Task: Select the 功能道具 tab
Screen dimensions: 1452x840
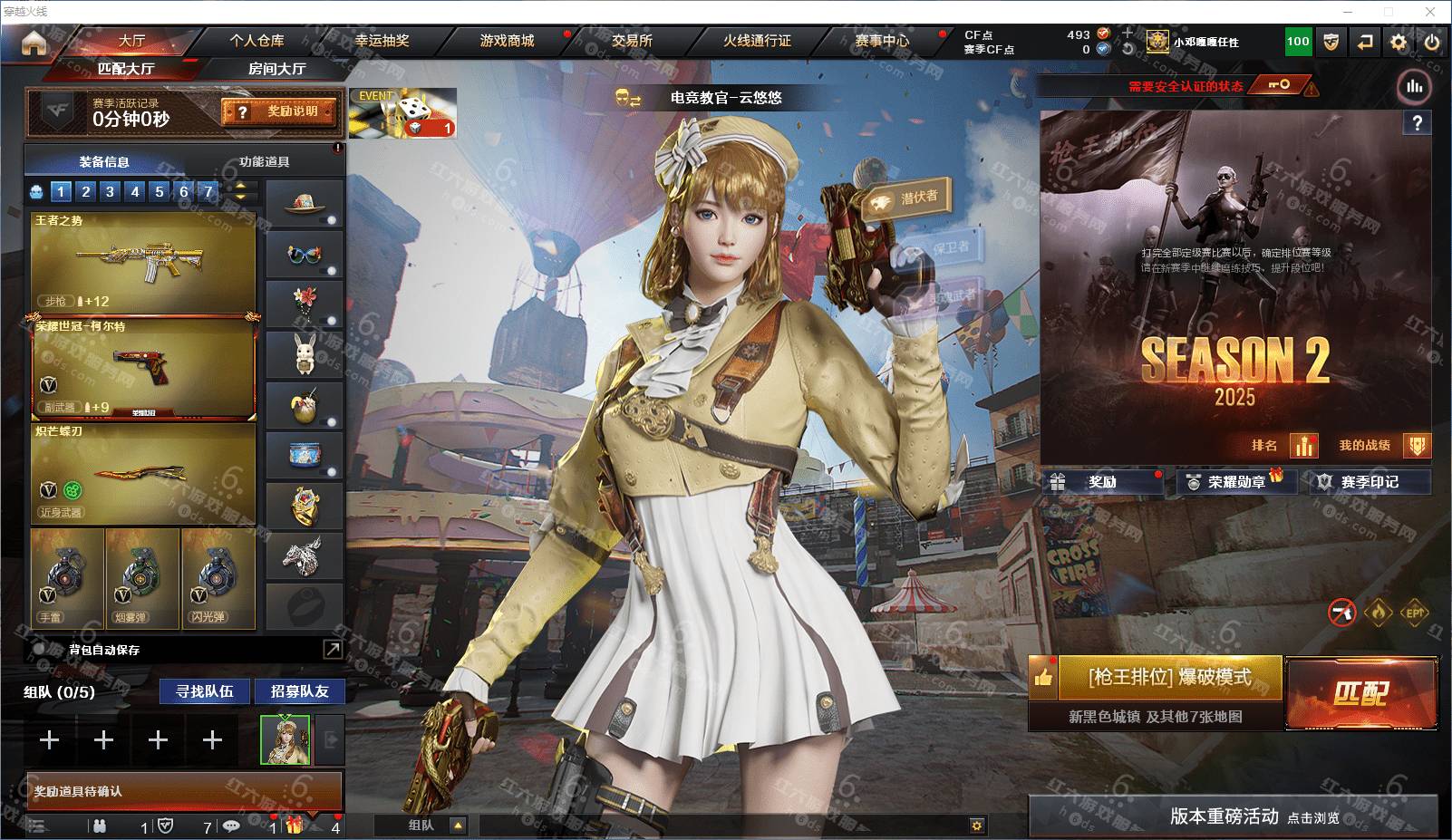Action: (x=265, y=162)
